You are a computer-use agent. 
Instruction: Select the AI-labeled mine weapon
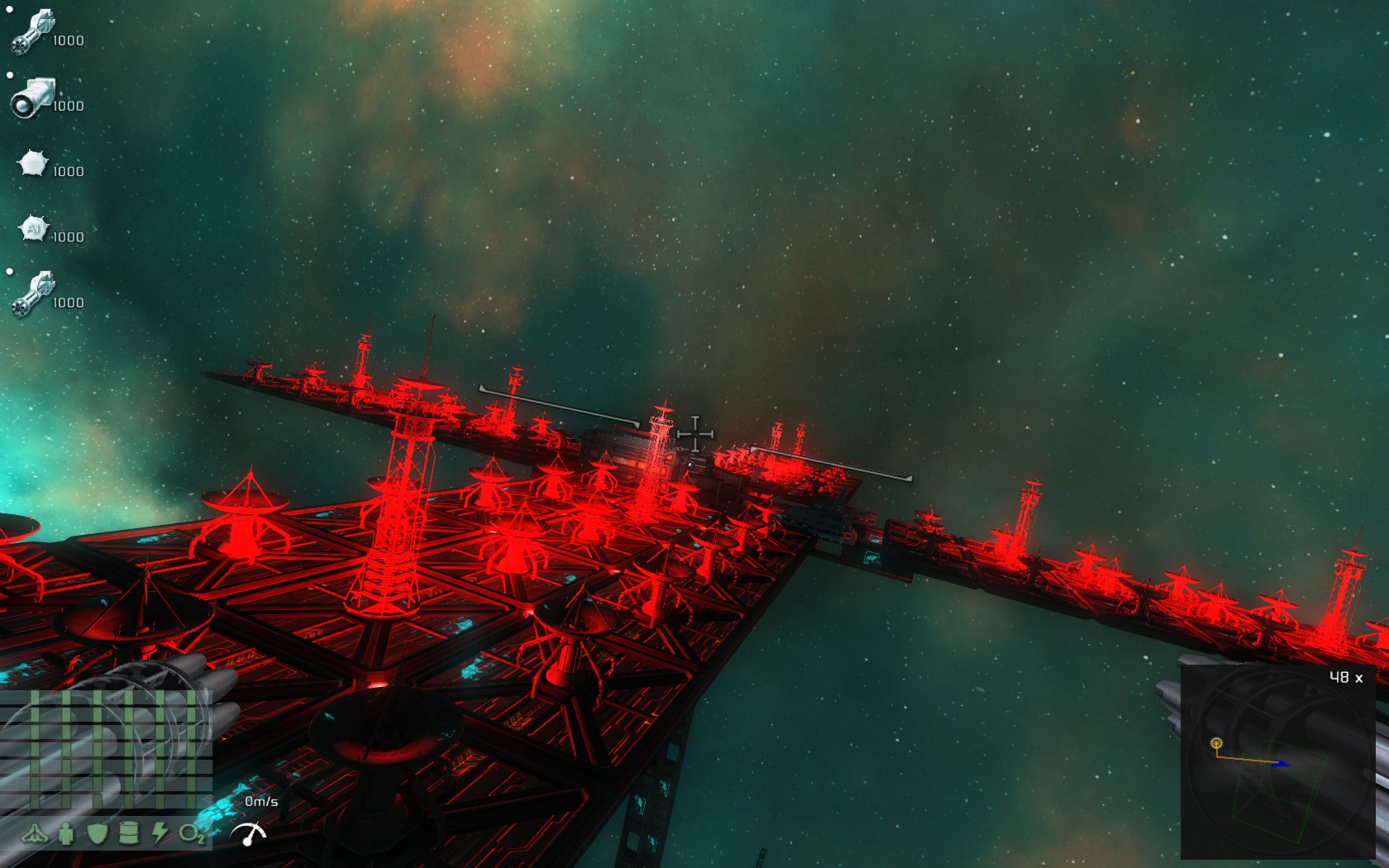pos(34,229)
